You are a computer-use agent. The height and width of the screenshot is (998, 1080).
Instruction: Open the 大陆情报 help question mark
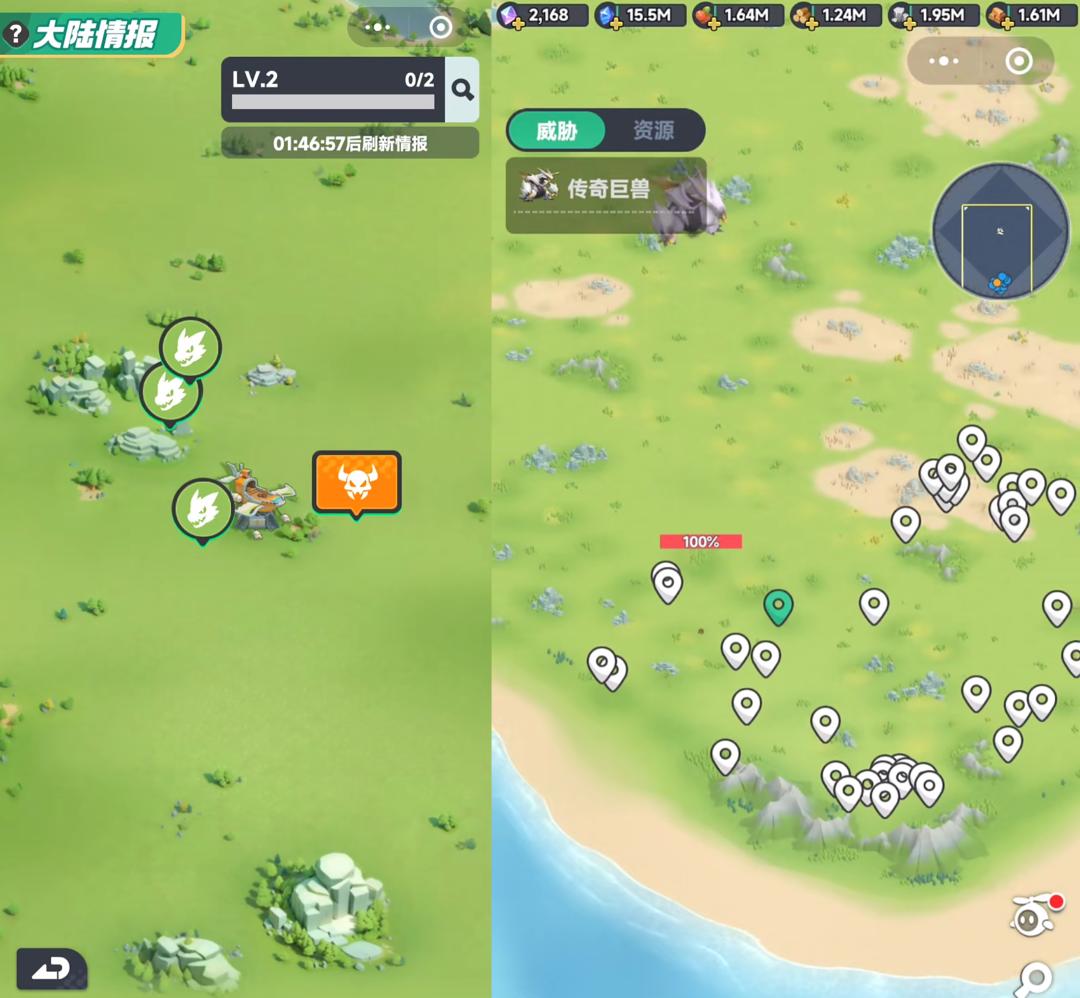point(15,35)
